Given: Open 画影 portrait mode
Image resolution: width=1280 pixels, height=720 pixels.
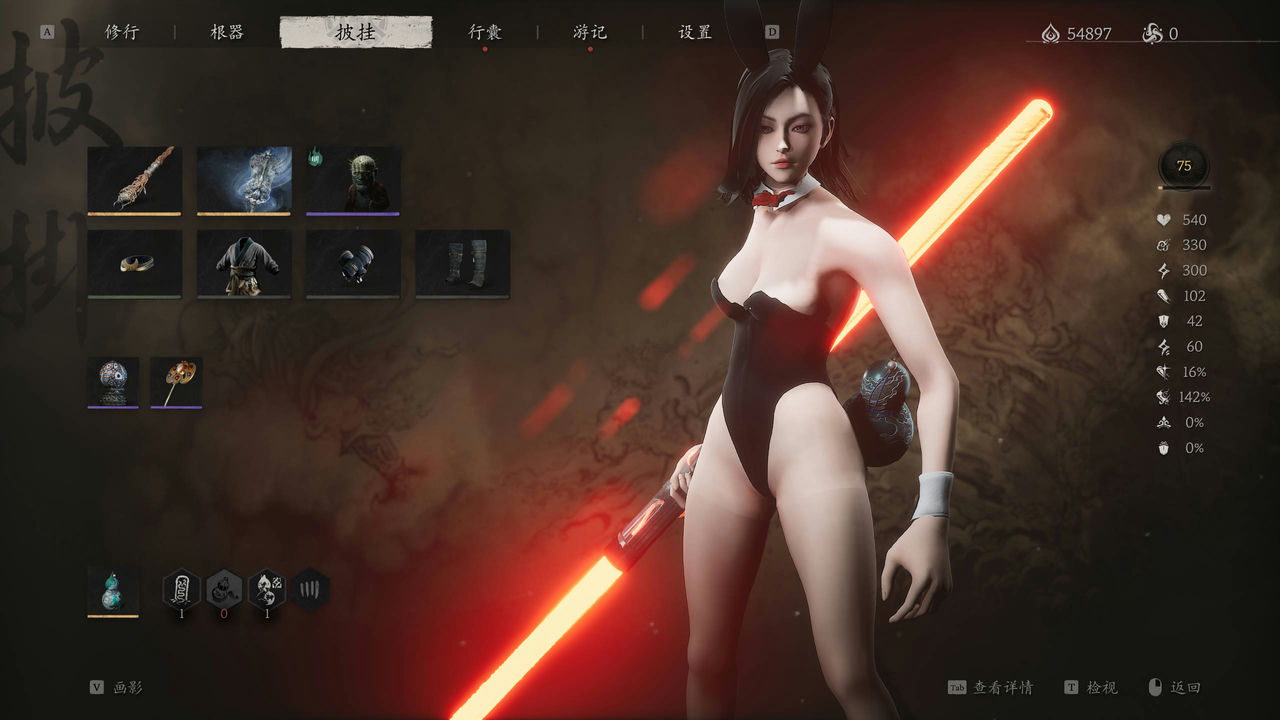Looking at the screenshot, I should click(117, 687).
